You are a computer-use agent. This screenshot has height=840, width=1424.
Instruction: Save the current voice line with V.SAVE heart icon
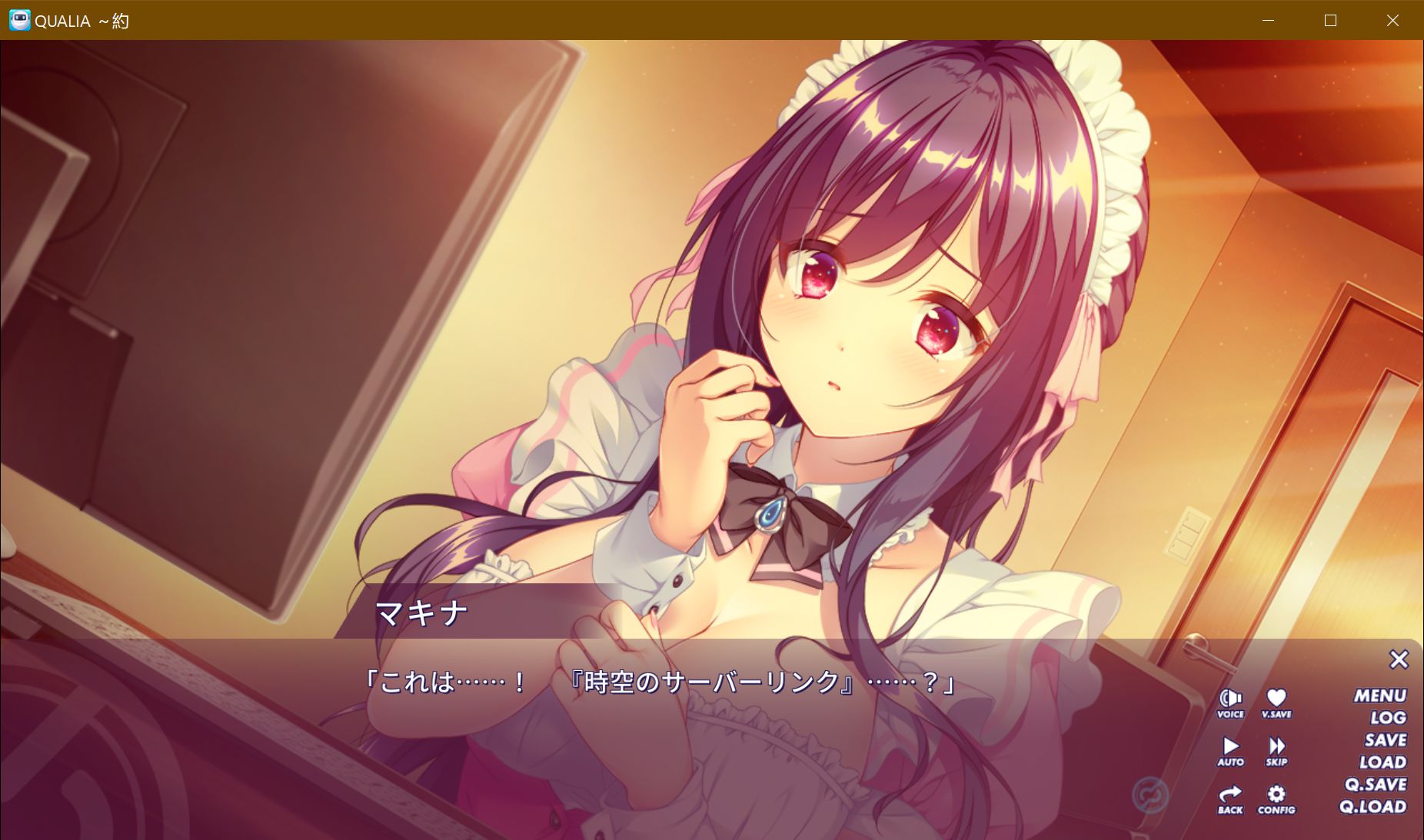(1276, 701)
